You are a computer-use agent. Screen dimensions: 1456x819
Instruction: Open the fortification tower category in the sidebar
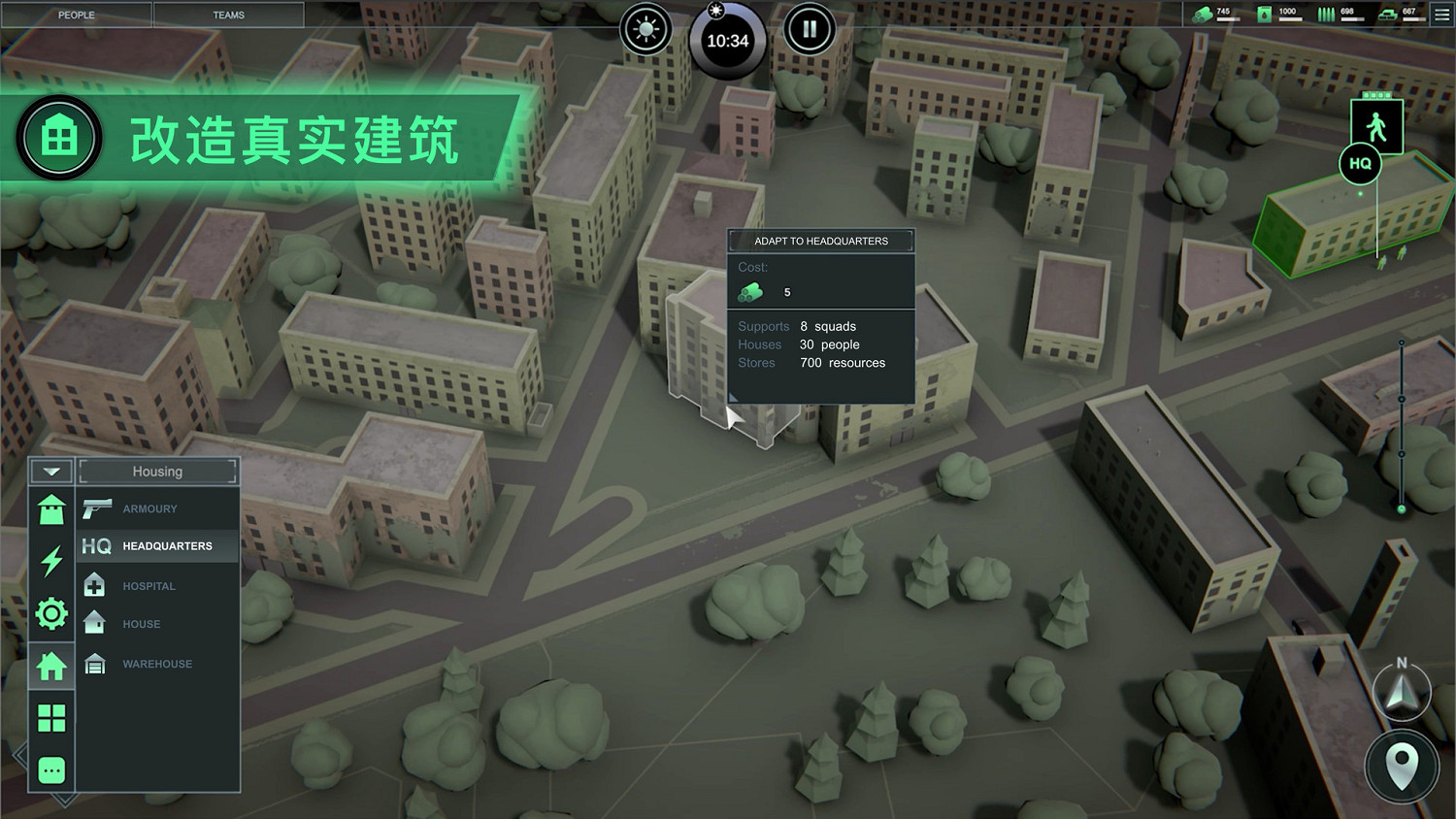pyautogui.click(x=50, y=509)
